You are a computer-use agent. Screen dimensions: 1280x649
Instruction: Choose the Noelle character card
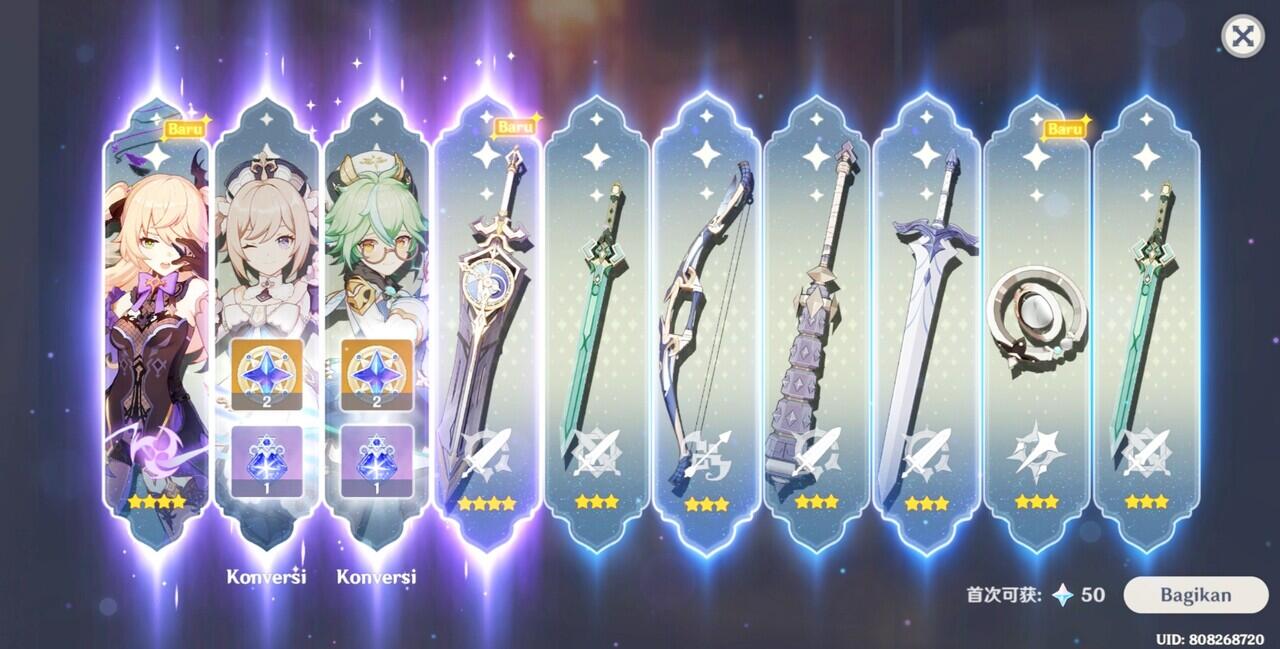click(266, 320)
